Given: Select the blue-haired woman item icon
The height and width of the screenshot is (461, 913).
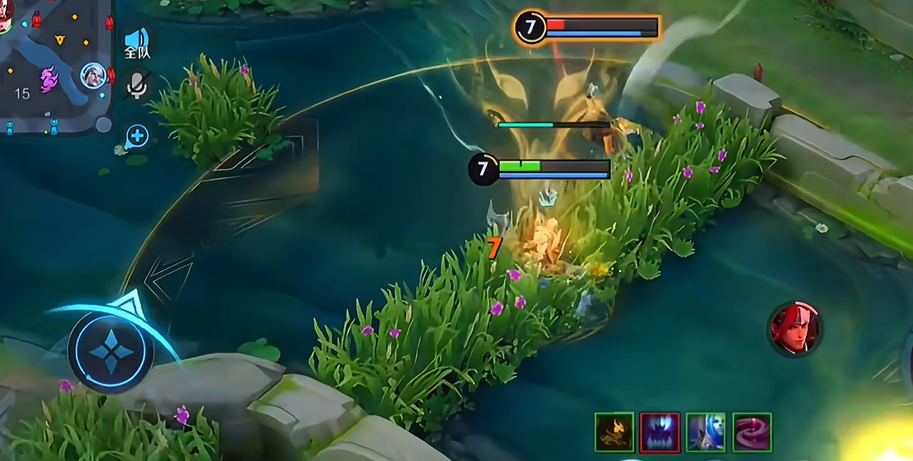Looking at the screenshot, I should coord(706,432).
